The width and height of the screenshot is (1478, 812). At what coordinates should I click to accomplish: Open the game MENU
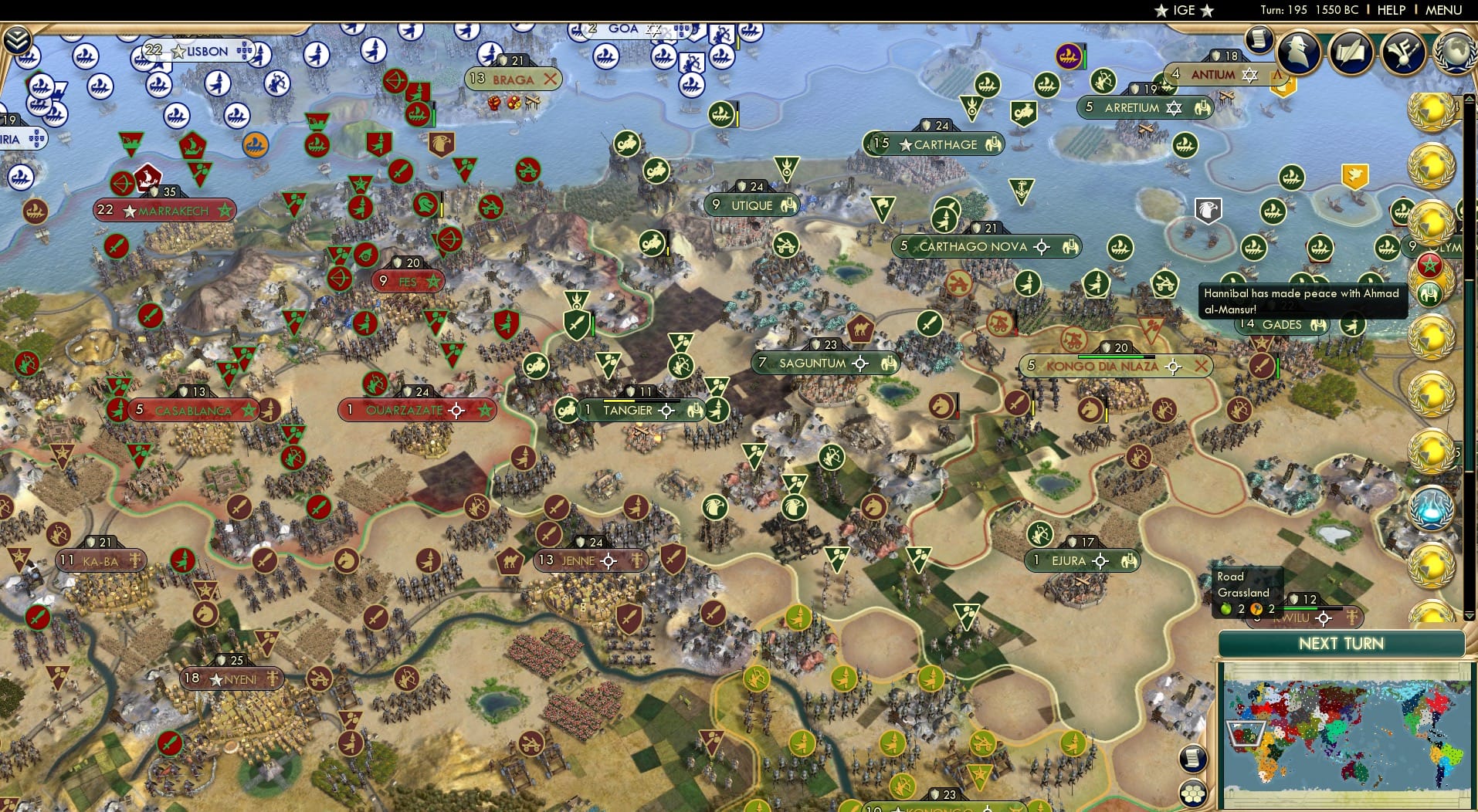coord(1443,10)
